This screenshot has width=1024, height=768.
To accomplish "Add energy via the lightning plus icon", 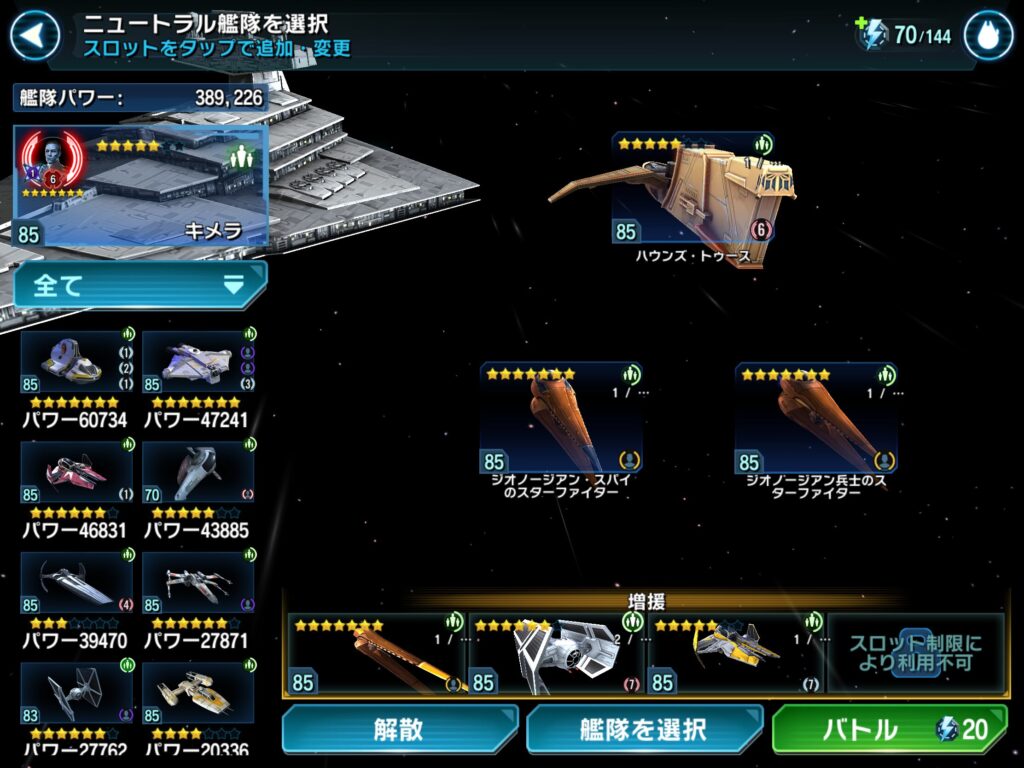I will click(x=873, y=35).
